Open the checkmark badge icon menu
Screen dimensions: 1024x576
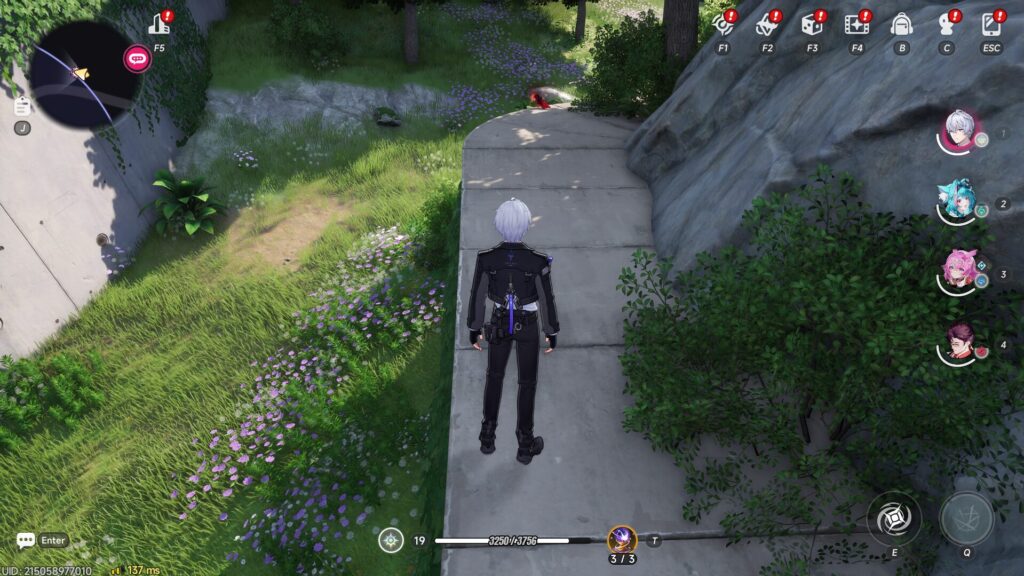[x=767, y=25]
